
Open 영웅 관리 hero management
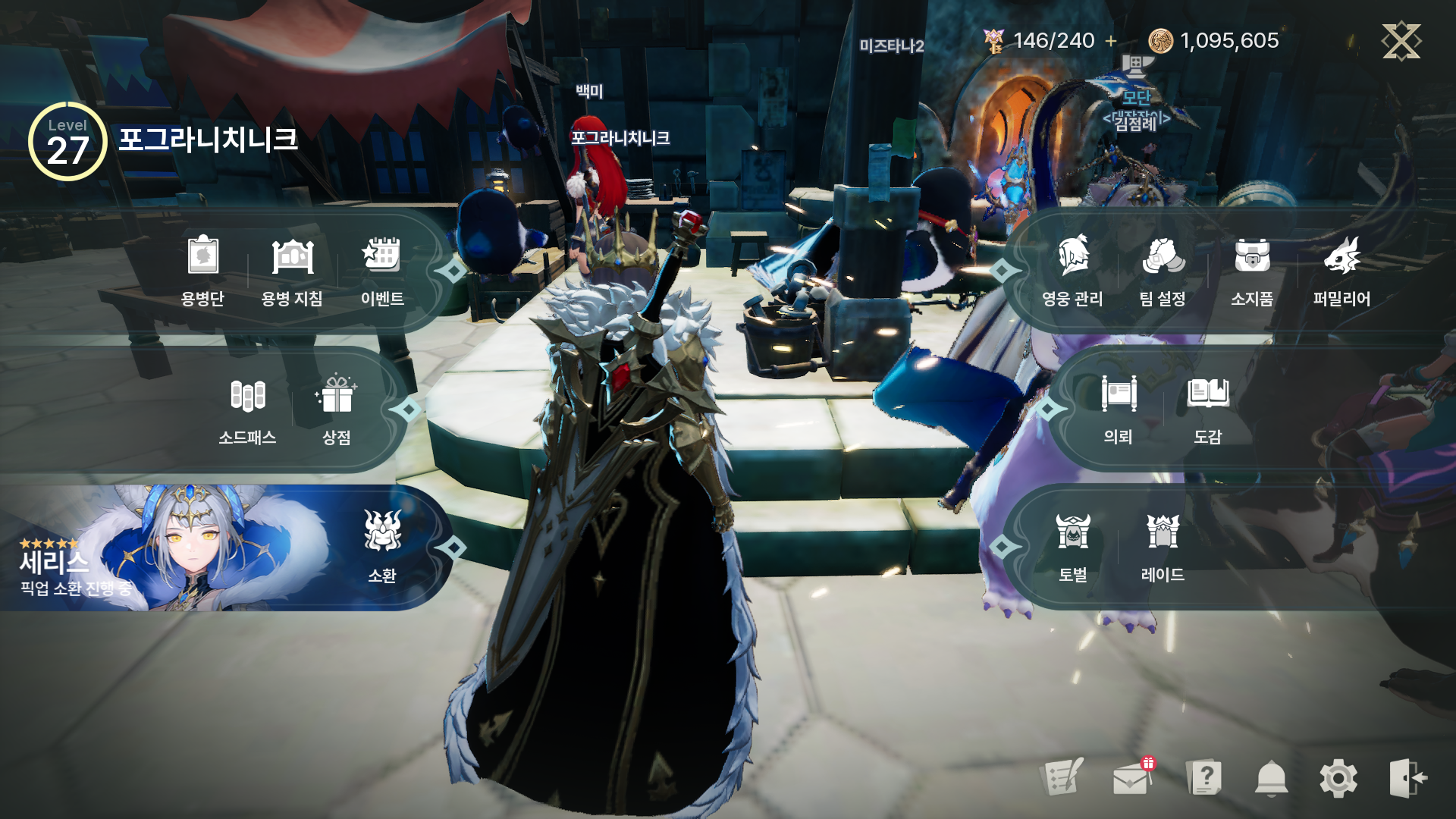coord(1072,269)
